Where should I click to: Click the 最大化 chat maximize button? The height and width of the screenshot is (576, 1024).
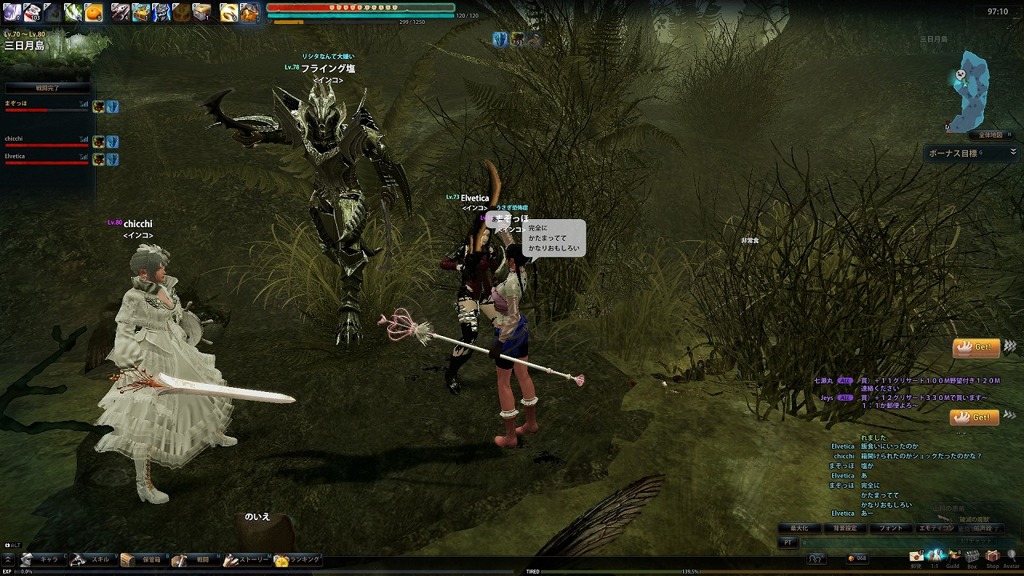[799, 527]
